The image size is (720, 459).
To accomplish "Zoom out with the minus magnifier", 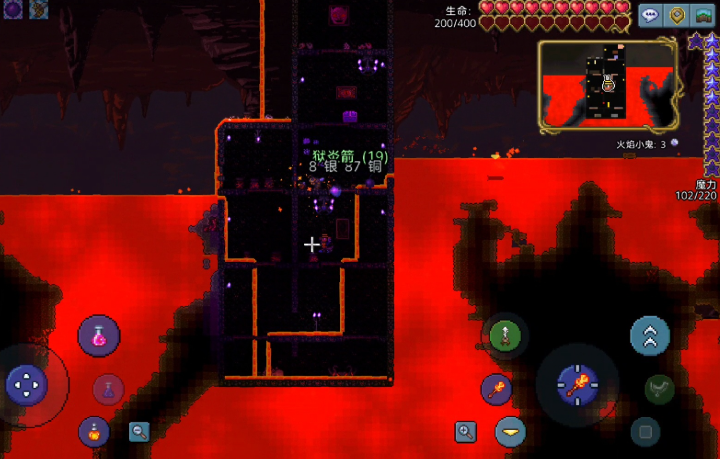I will coord(139,431).
